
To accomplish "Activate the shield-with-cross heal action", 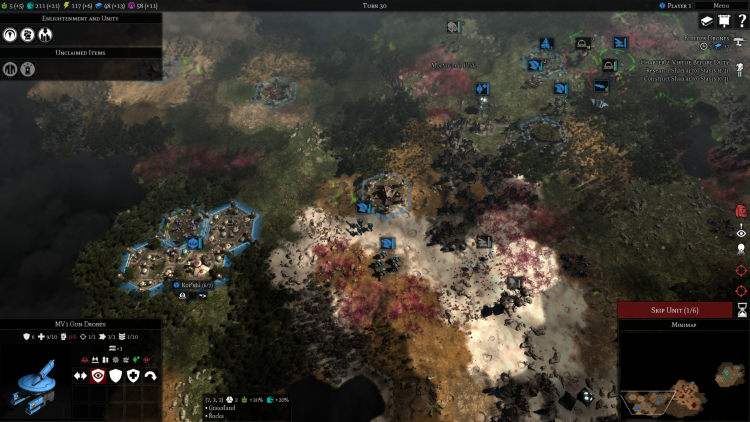I will (133, 376).
